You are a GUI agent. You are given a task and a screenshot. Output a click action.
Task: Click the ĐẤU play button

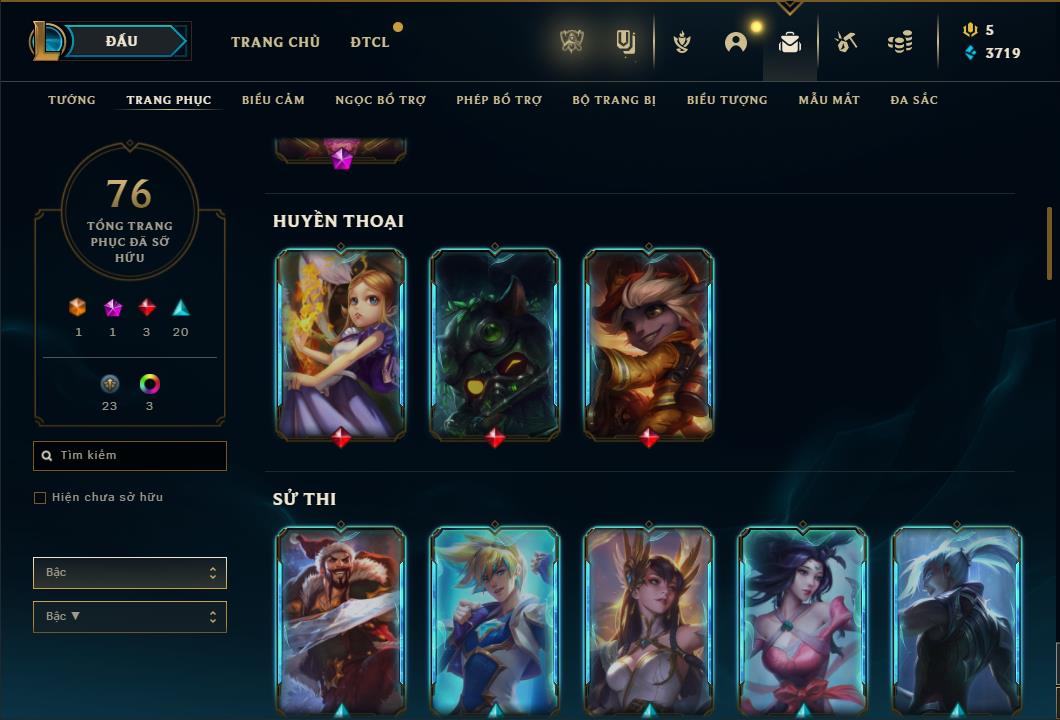[x=120, y=41]
